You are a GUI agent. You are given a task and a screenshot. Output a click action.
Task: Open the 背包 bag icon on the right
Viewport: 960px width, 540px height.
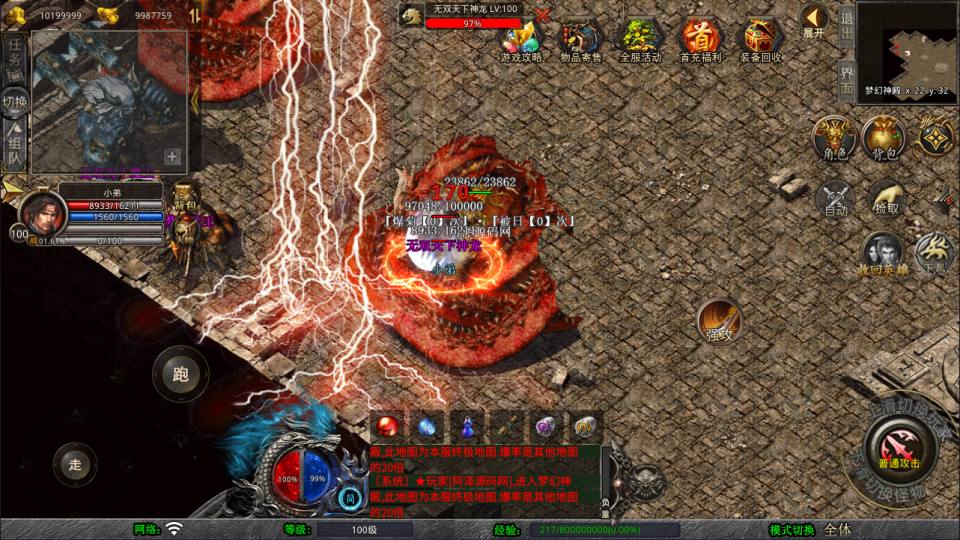[x=883, y=139]
